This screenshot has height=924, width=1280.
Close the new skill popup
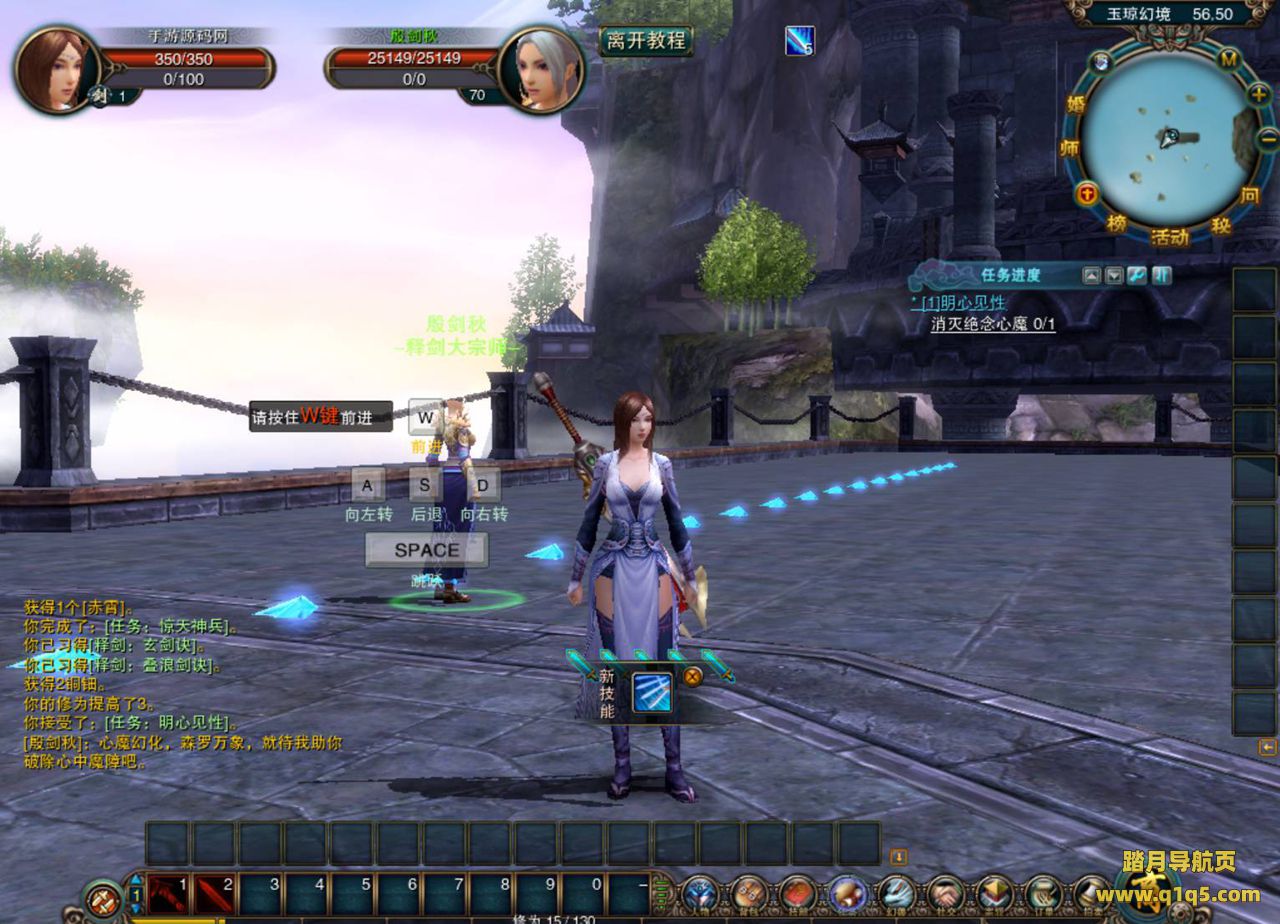coord(692,675)
